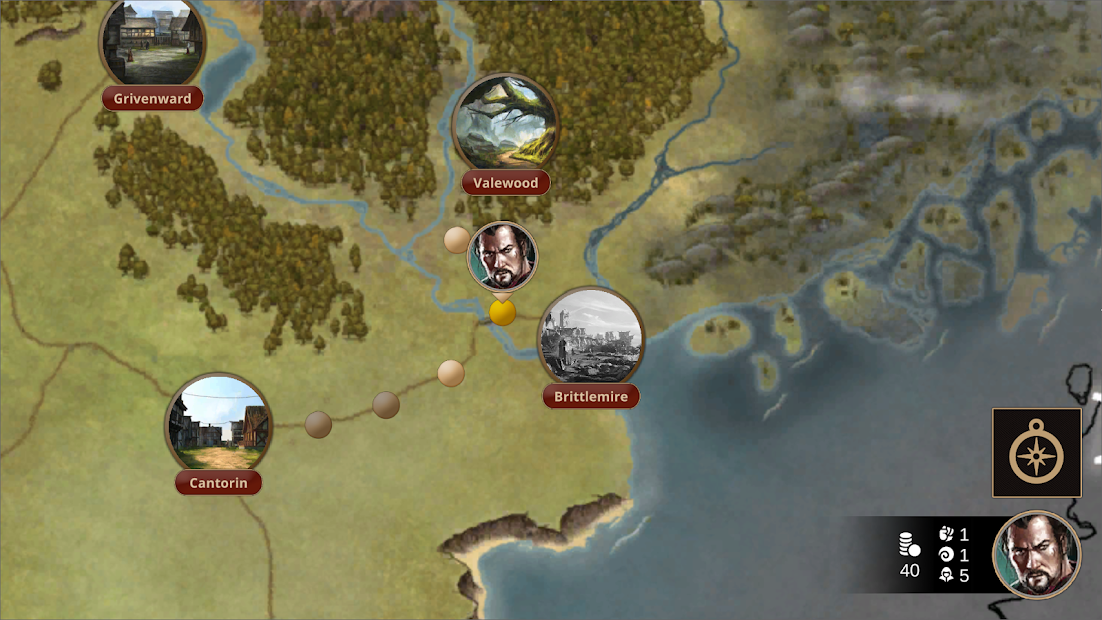This screenshot has height=620, width=1102.
Task: Travel to the Valewood location
Action: [x=505, y=124]
